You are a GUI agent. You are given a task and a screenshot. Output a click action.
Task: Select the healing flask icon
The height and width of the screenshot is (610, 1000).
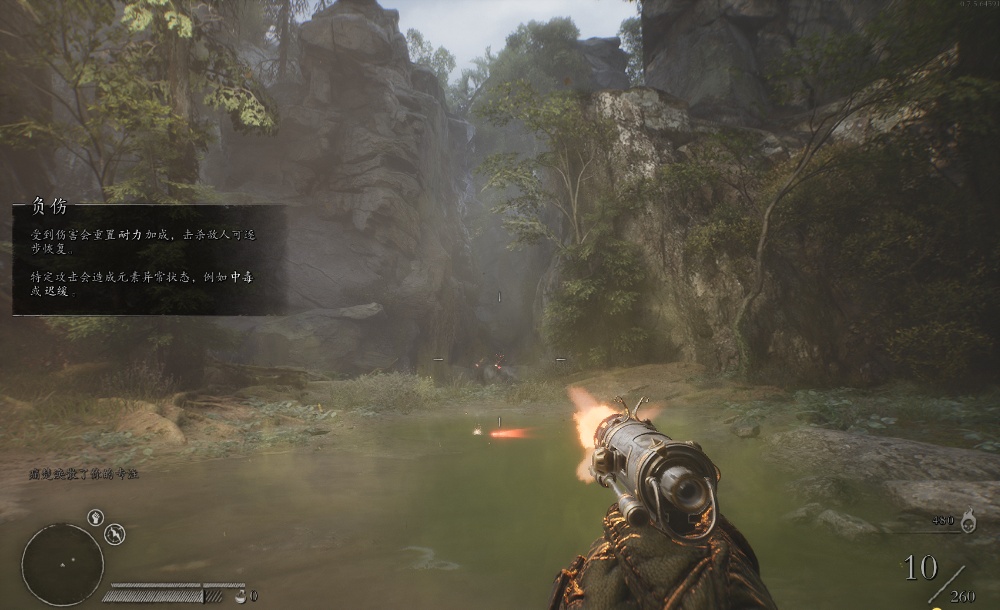coord(240,595)
